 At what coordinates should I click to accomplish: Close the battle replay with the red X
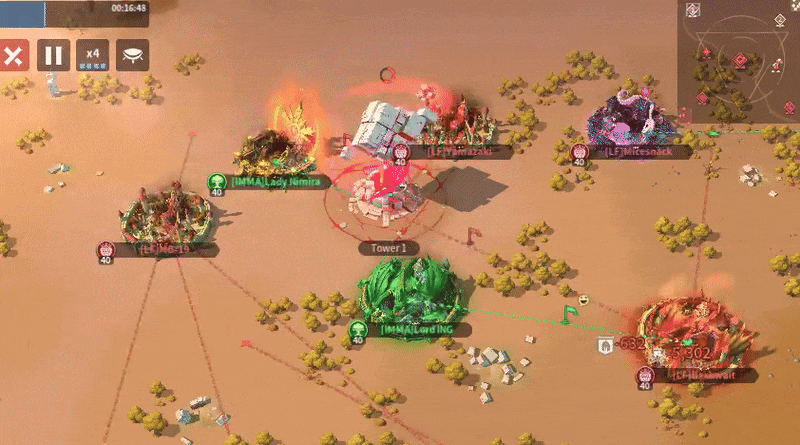[13, 55]
